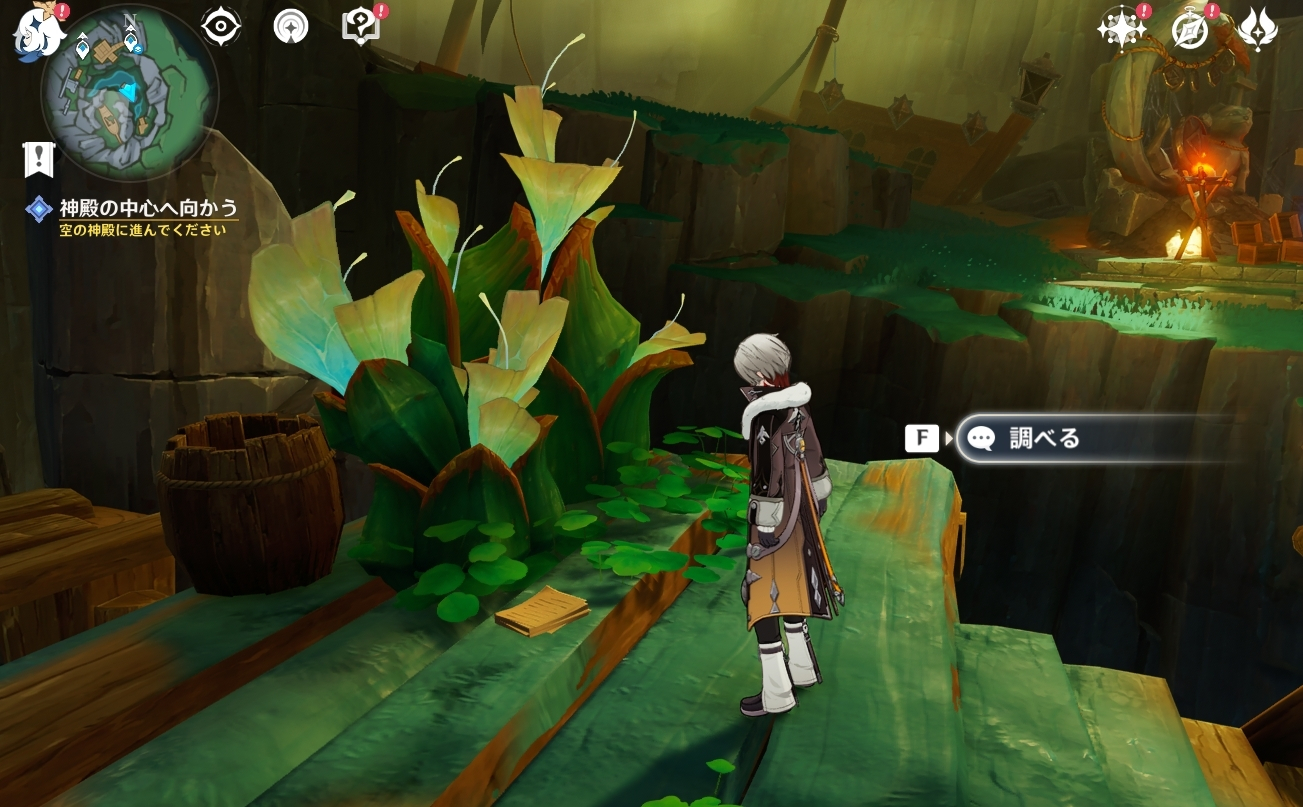This screenshot has width=1303, height=807.
Task: Select the 神殿の中心へ向かう quest tracker
Action: click(x=148, y=208)
